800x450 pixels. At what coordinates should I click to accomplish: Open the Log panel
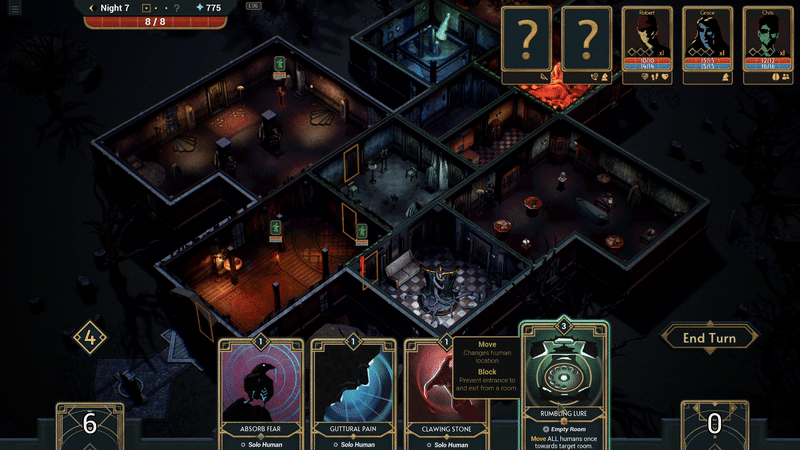click(253, 6)
